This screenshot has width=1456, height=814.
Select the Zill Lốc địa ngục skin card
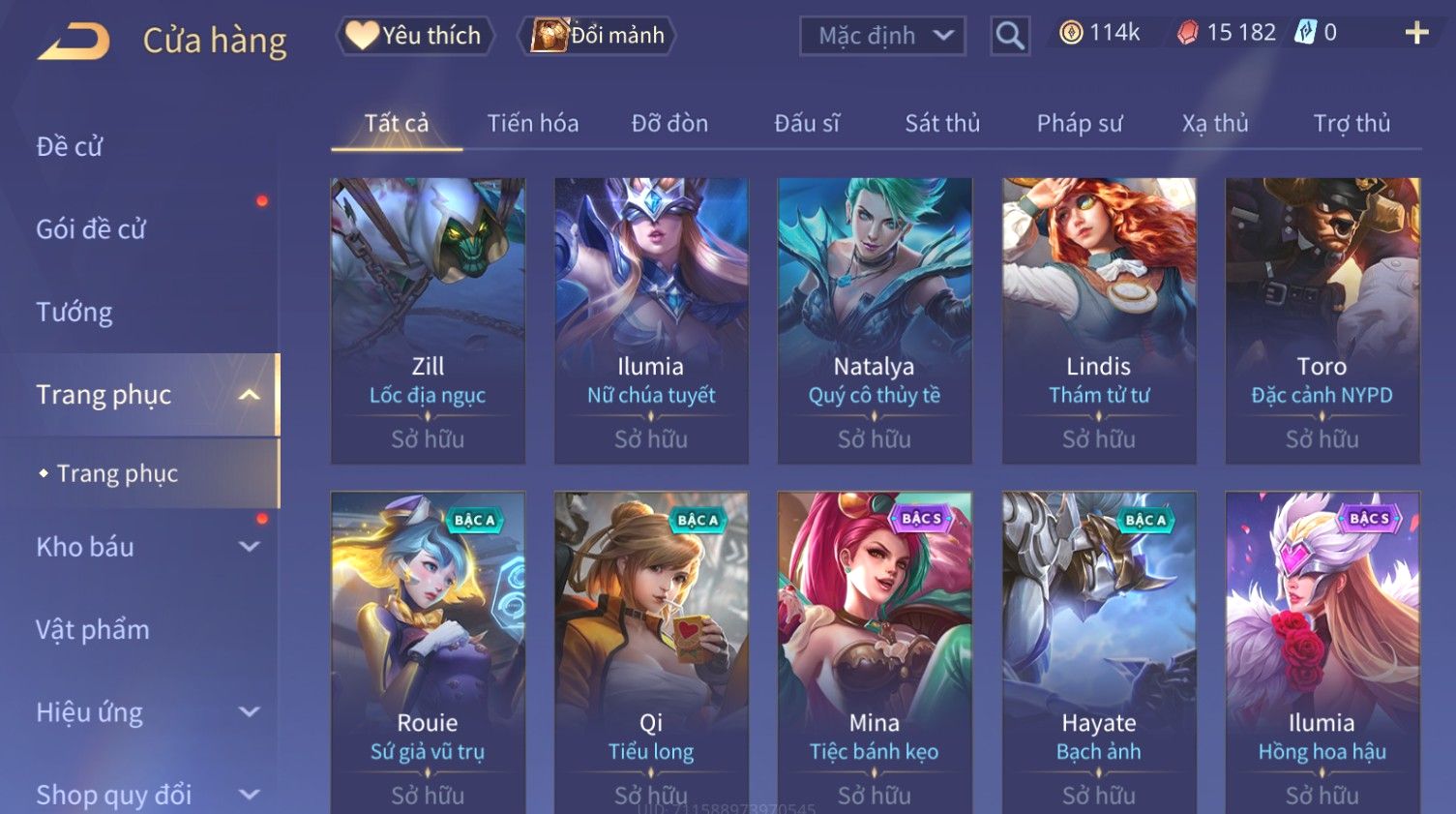coord(428,319)
